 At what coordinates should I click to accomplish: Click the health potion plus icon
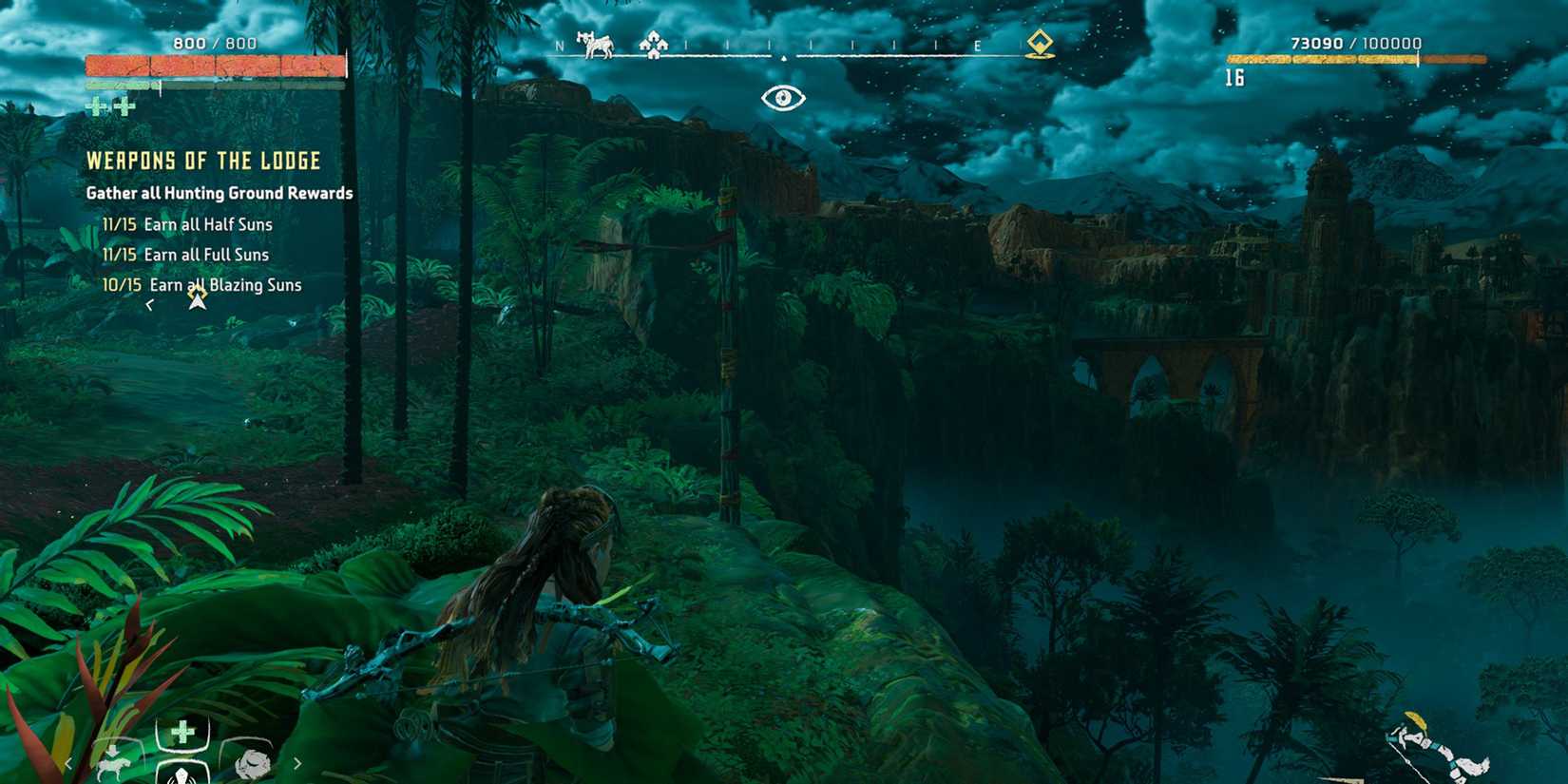[x=183, y=730]
